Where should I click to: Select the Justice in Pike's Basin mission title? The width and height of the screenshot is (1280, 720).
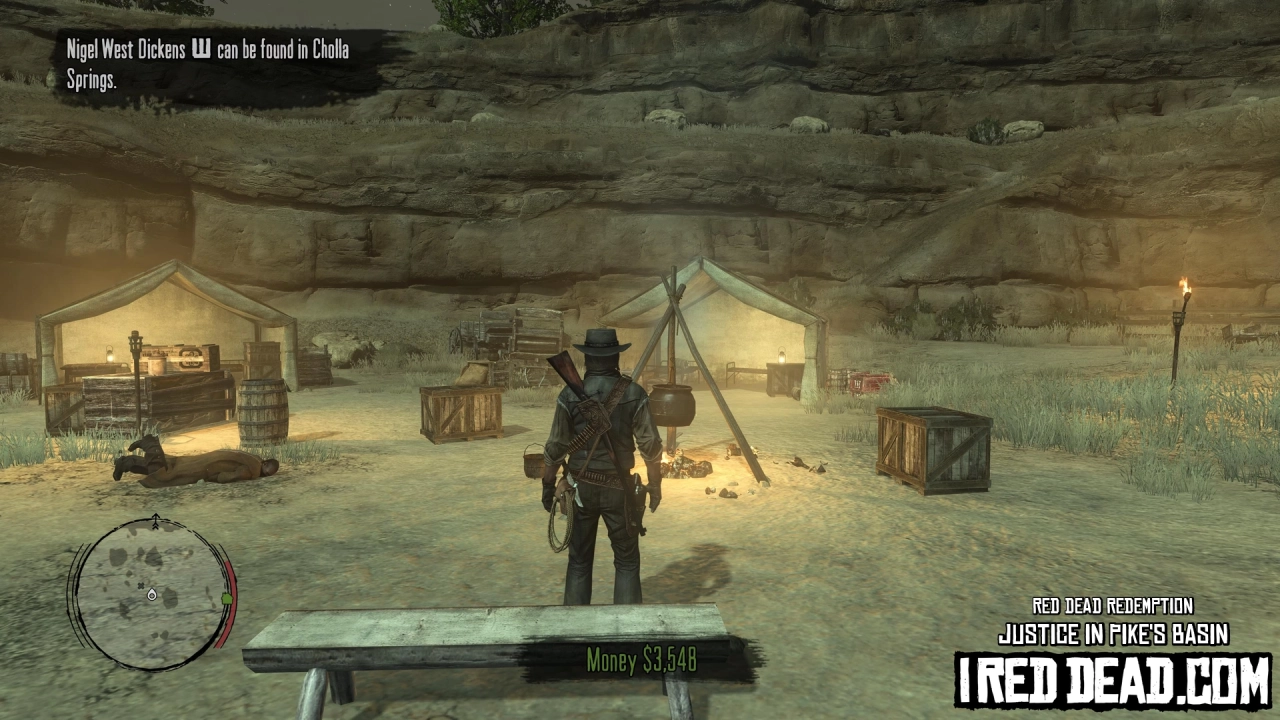pyautogui.click(x=1113, y=633)
